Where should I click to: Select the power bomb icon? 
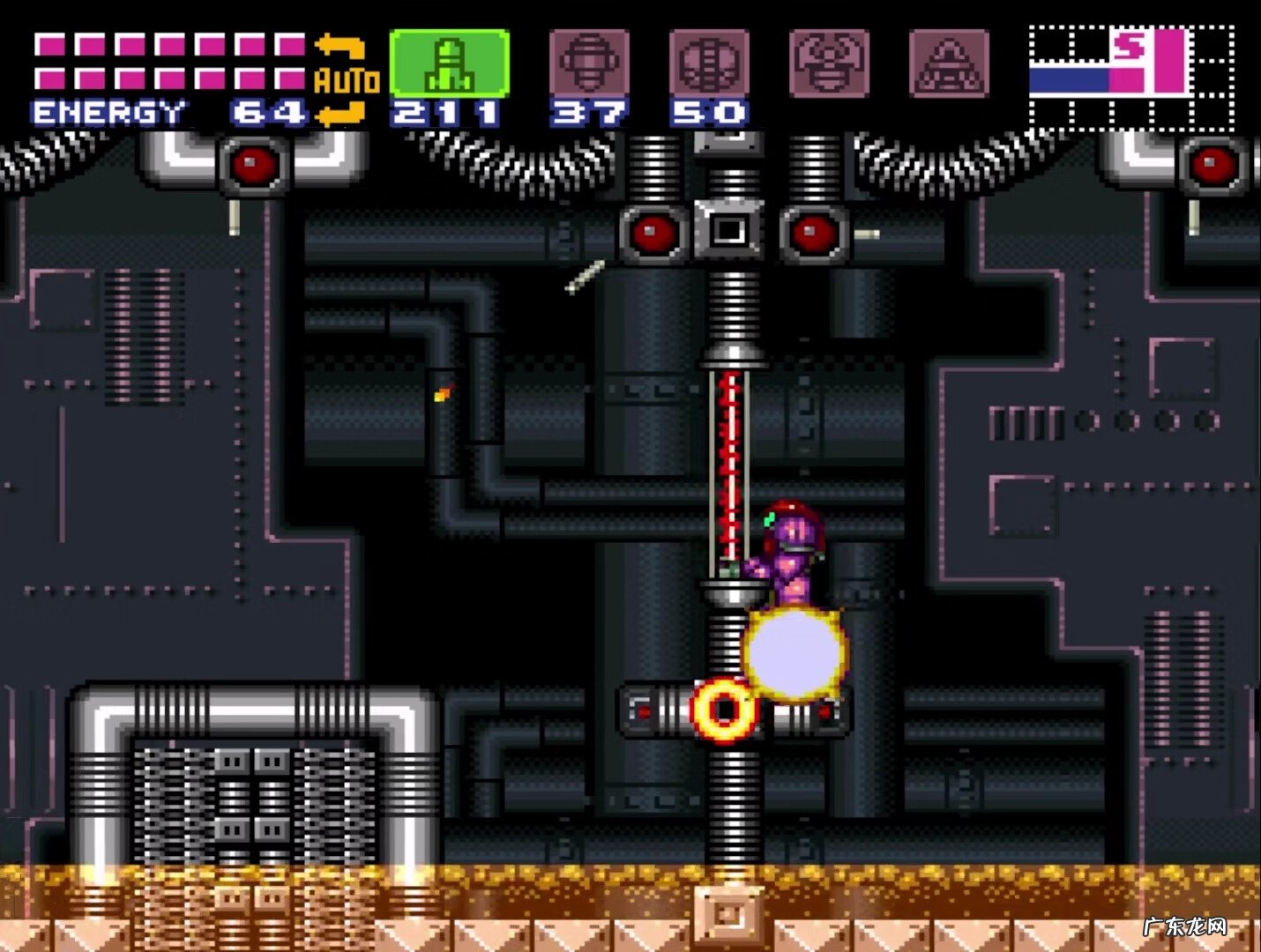(x=709, y=63)
